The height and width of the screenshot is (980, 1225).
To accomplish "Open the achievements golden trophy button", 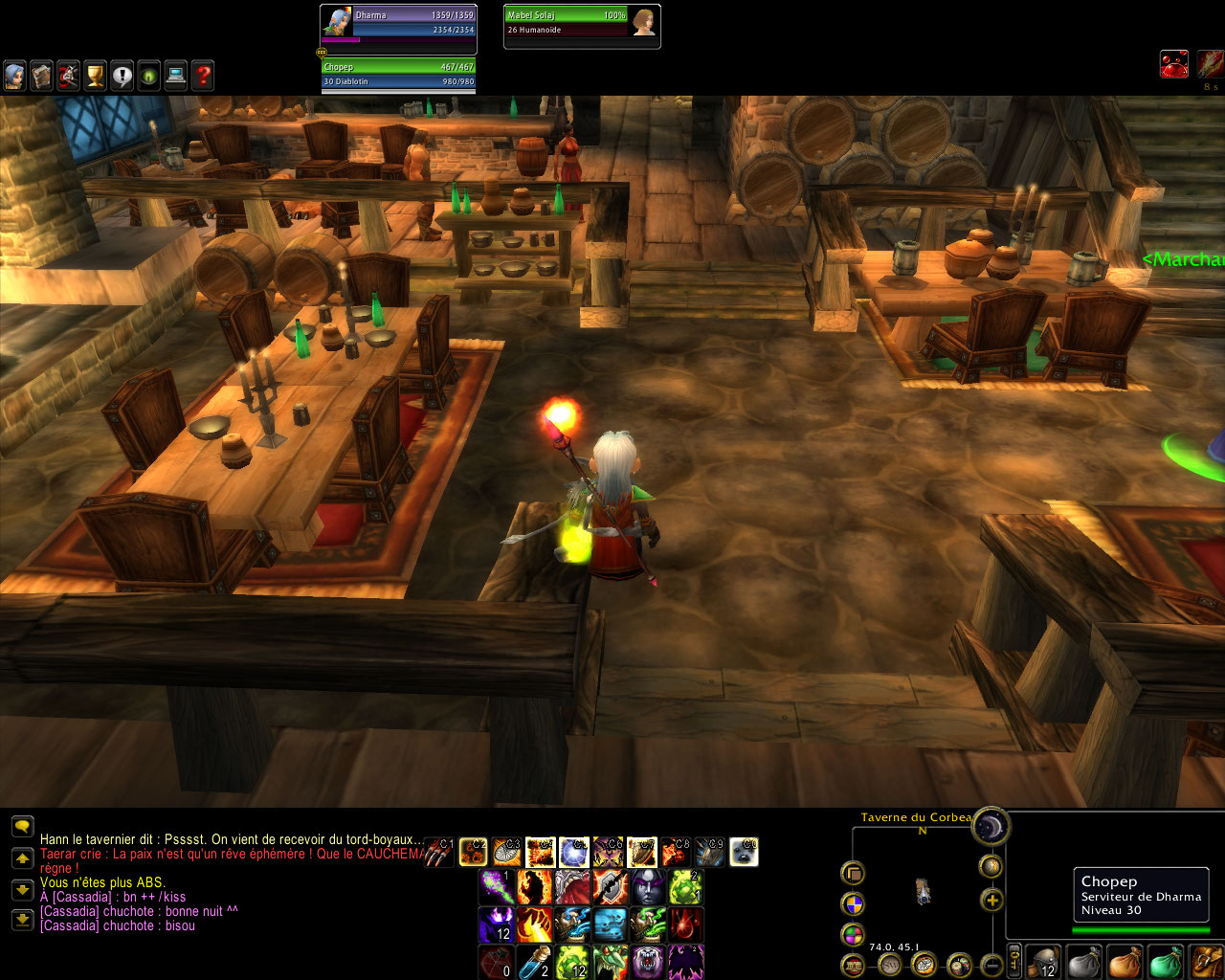I will [x=95, y=76].
